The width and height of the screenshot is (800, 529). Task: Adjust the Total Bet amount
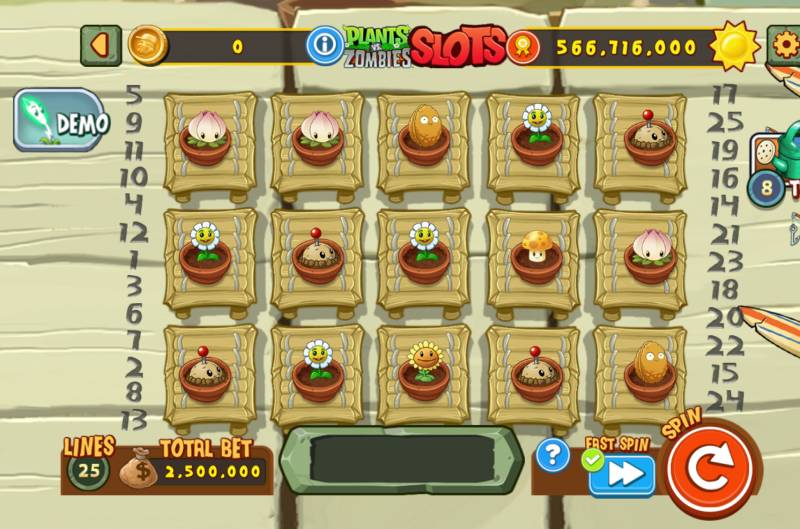(x=212, y=470)
